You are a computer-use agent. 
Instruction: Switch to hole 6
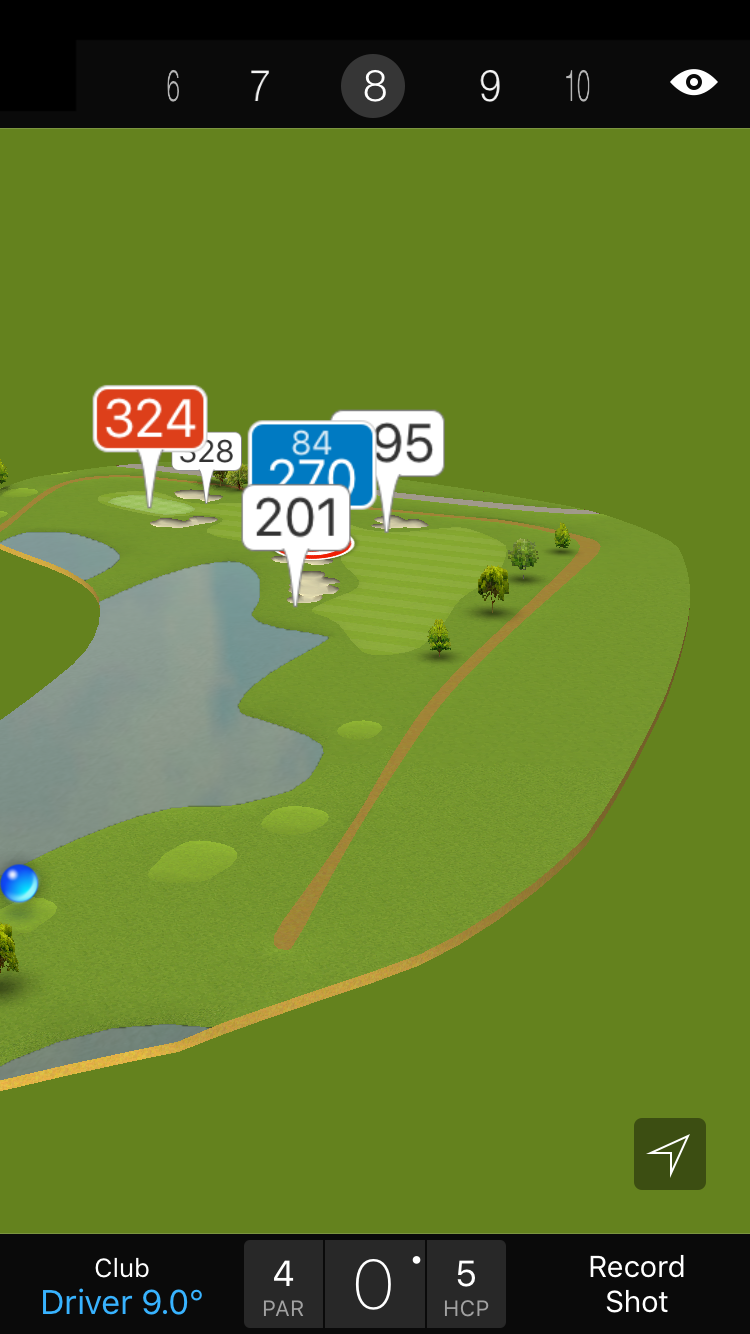pyautogui.click(x=173, y=87)
